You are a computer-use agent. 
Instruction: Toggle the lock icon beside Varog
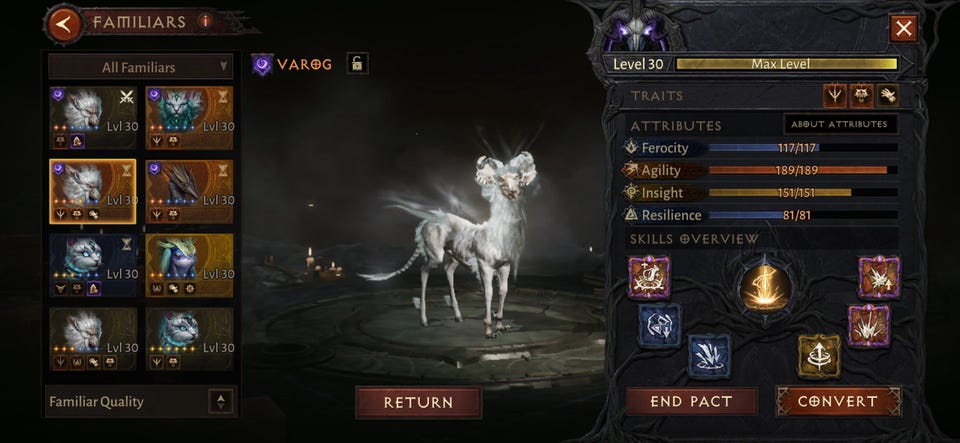pyautogui.click(x=356, y=64)
